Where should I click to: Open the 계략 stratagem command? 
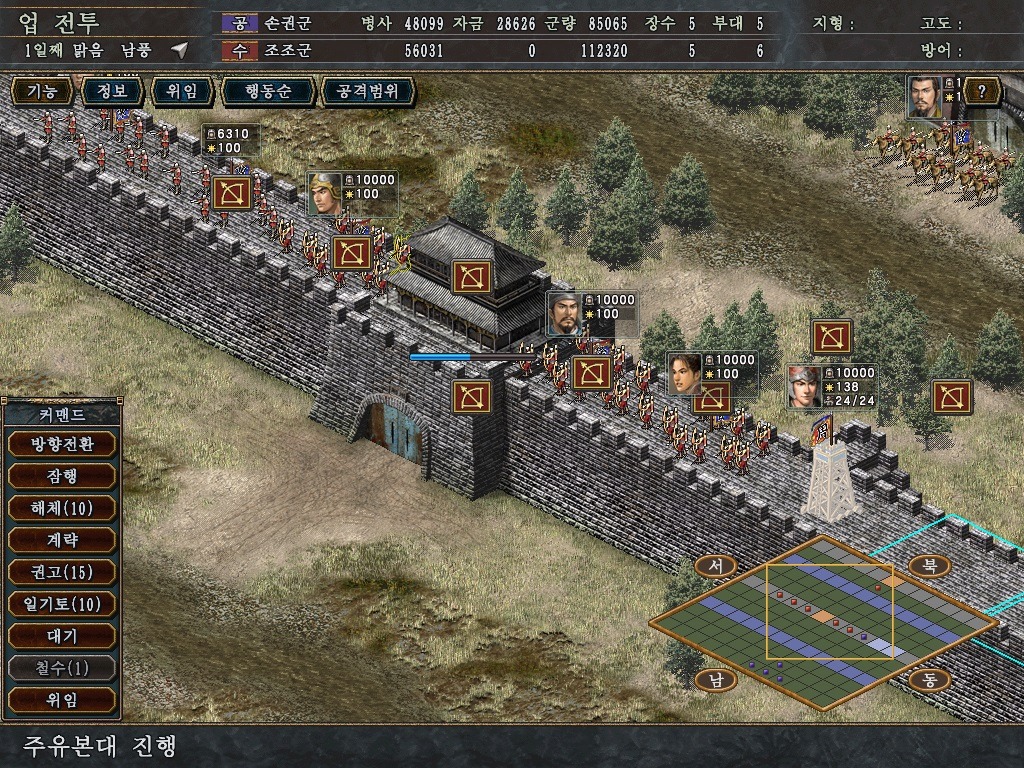pos(61,540)
